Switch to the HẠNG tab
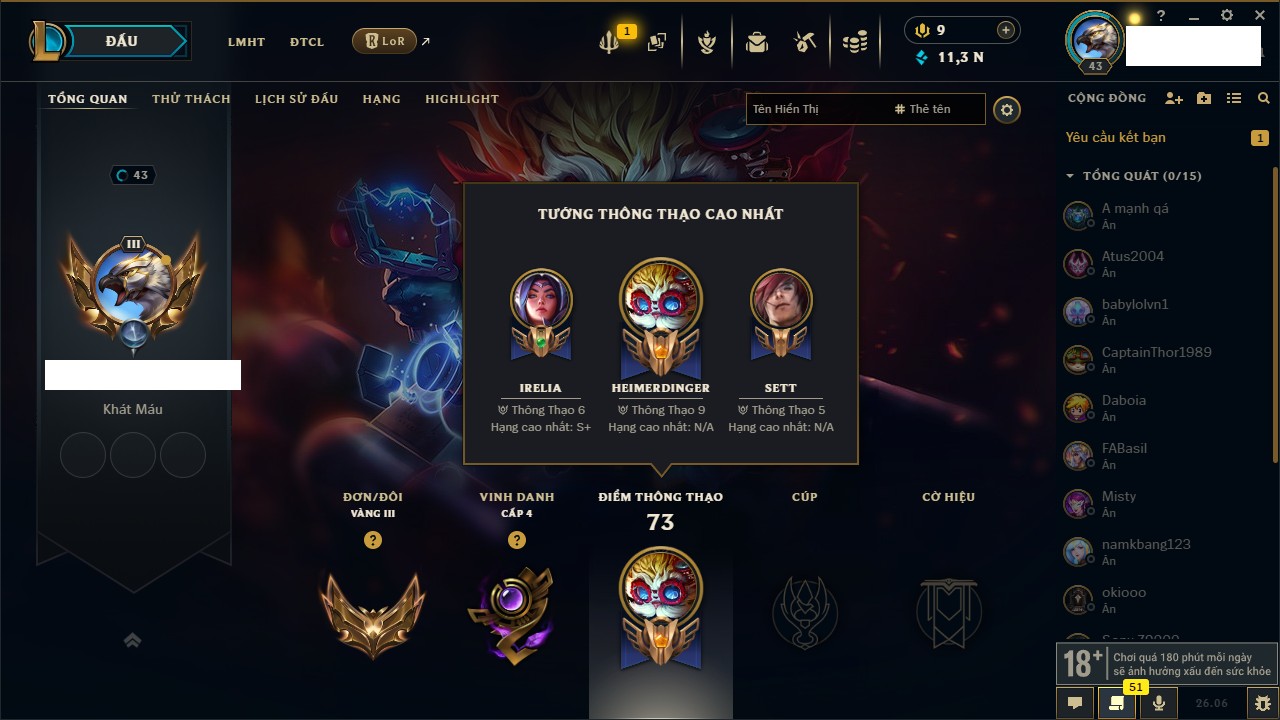Viewport: 1280px width, 720px height. (381, 99)
